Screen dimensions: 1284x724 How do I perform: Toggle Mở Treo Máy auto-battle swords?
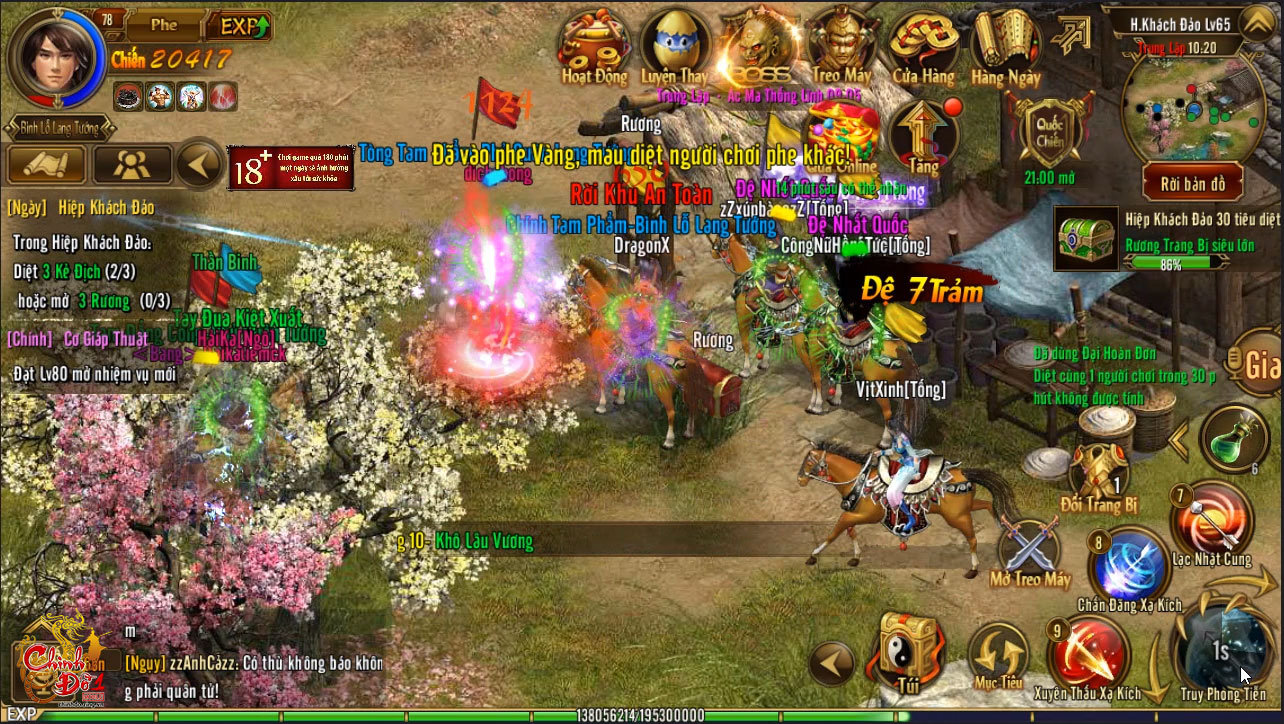tap(1030, 547)
